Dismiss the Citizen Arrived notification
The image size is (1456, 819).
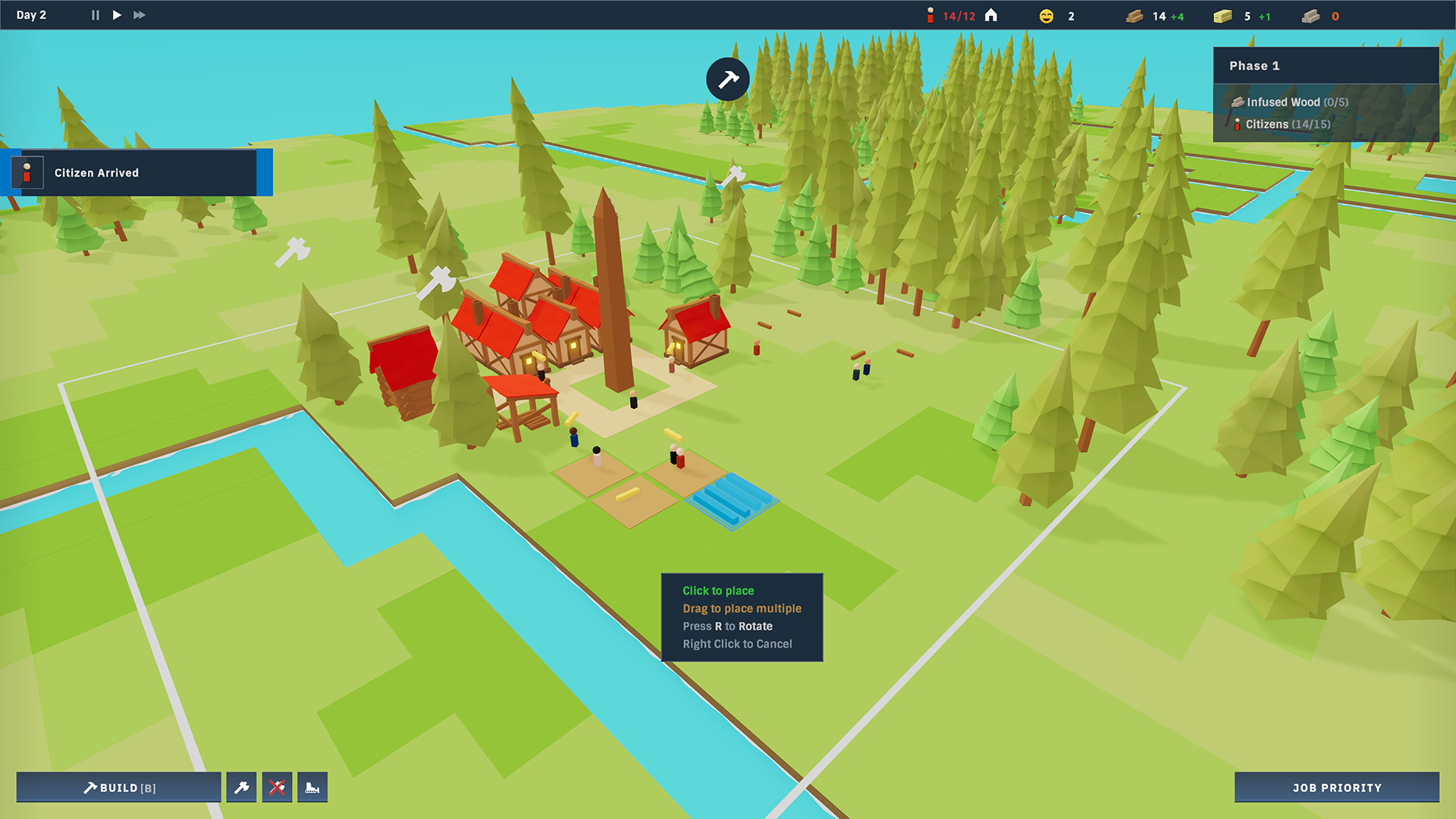click(x=136, y=172)
